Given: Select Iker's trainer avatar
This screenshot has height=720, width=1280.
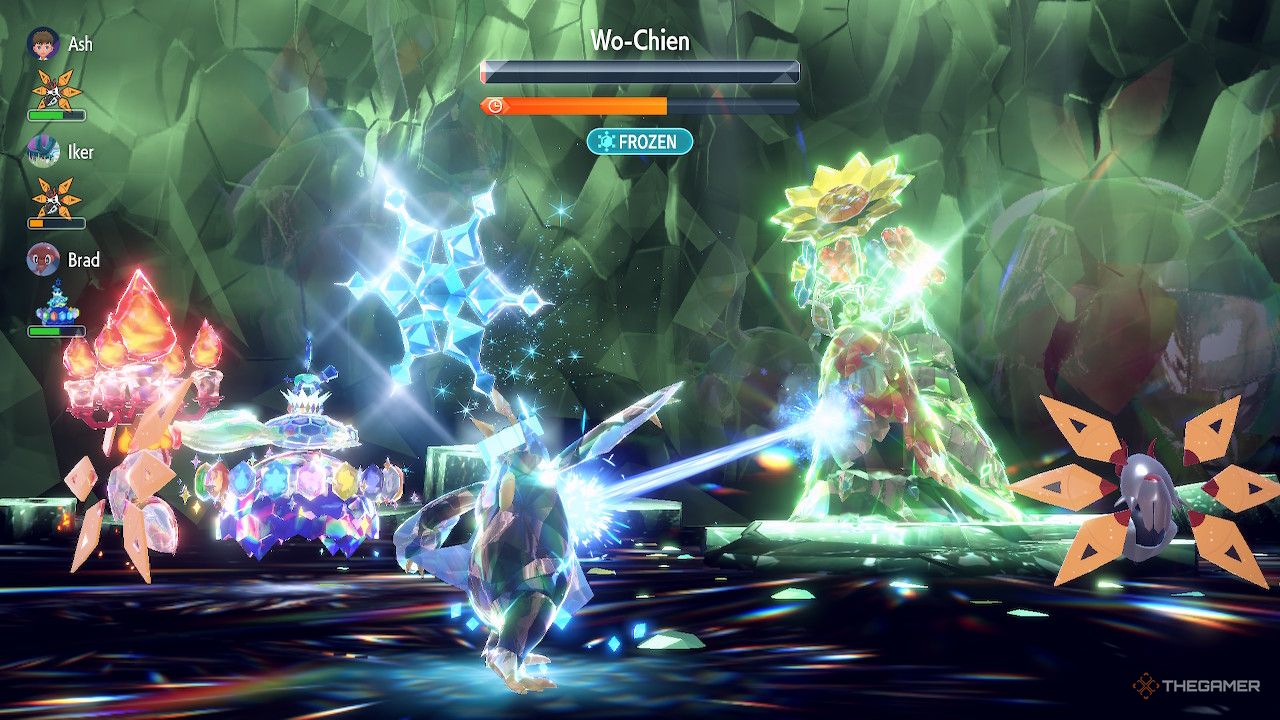Looking at the screenshot, I should (x=43, y=151).
